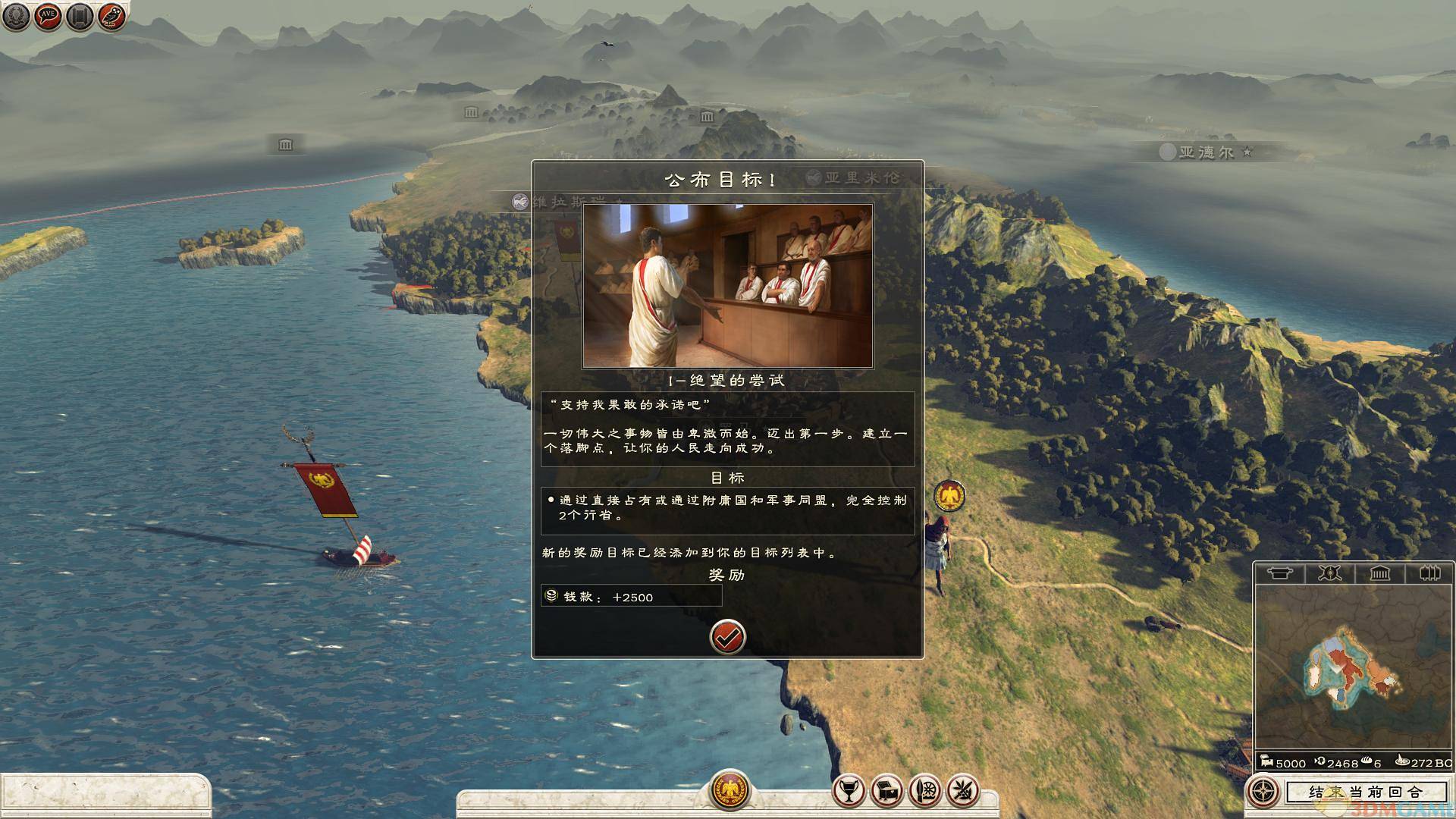Click the silver laurel wreath icon top-left
The height and width of the screenshot is (819, 1456).
tap(15, 17)
